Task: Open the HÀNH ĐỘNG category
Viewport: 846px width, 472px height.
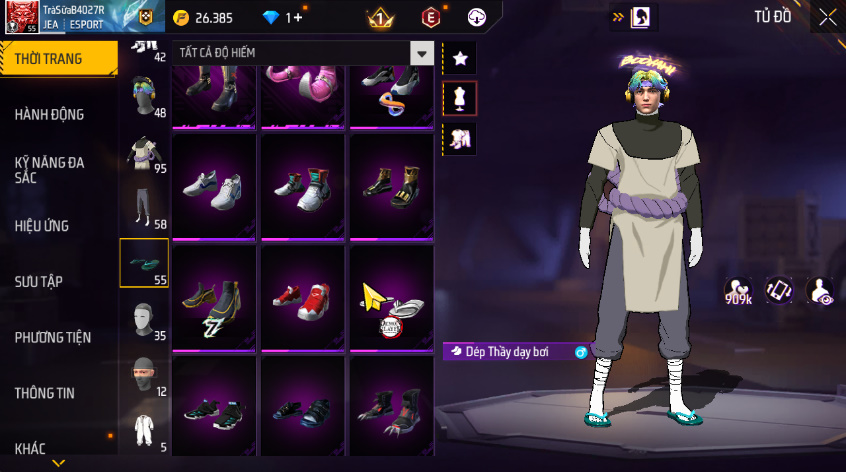Action: click(49, 114)
